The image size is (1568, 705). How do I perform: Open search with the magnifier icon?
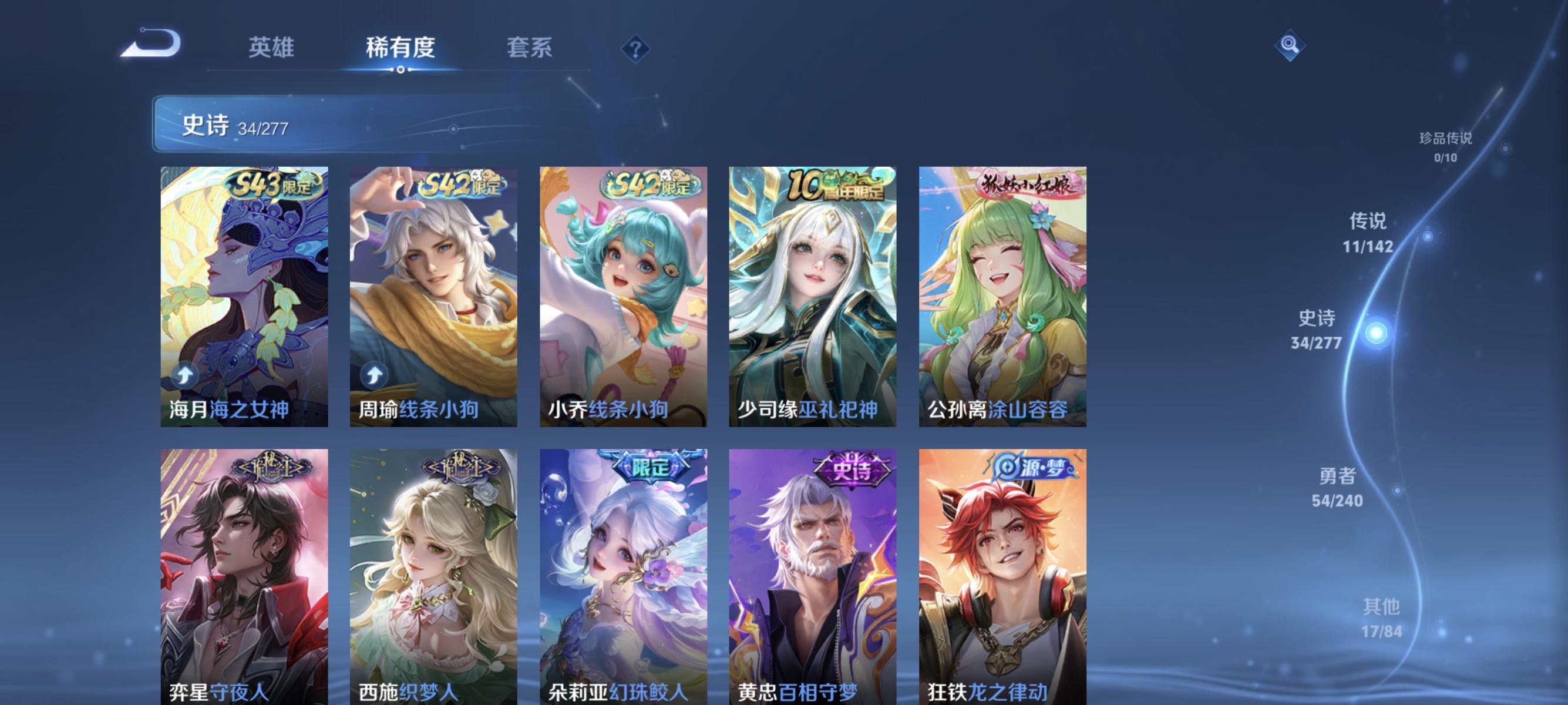(1290, 45)
